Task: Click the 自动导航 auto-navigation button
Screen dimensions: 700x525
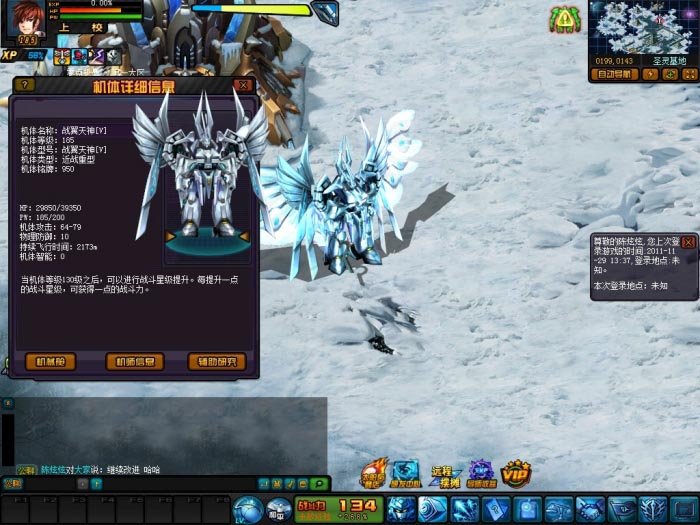Action: 614,74
